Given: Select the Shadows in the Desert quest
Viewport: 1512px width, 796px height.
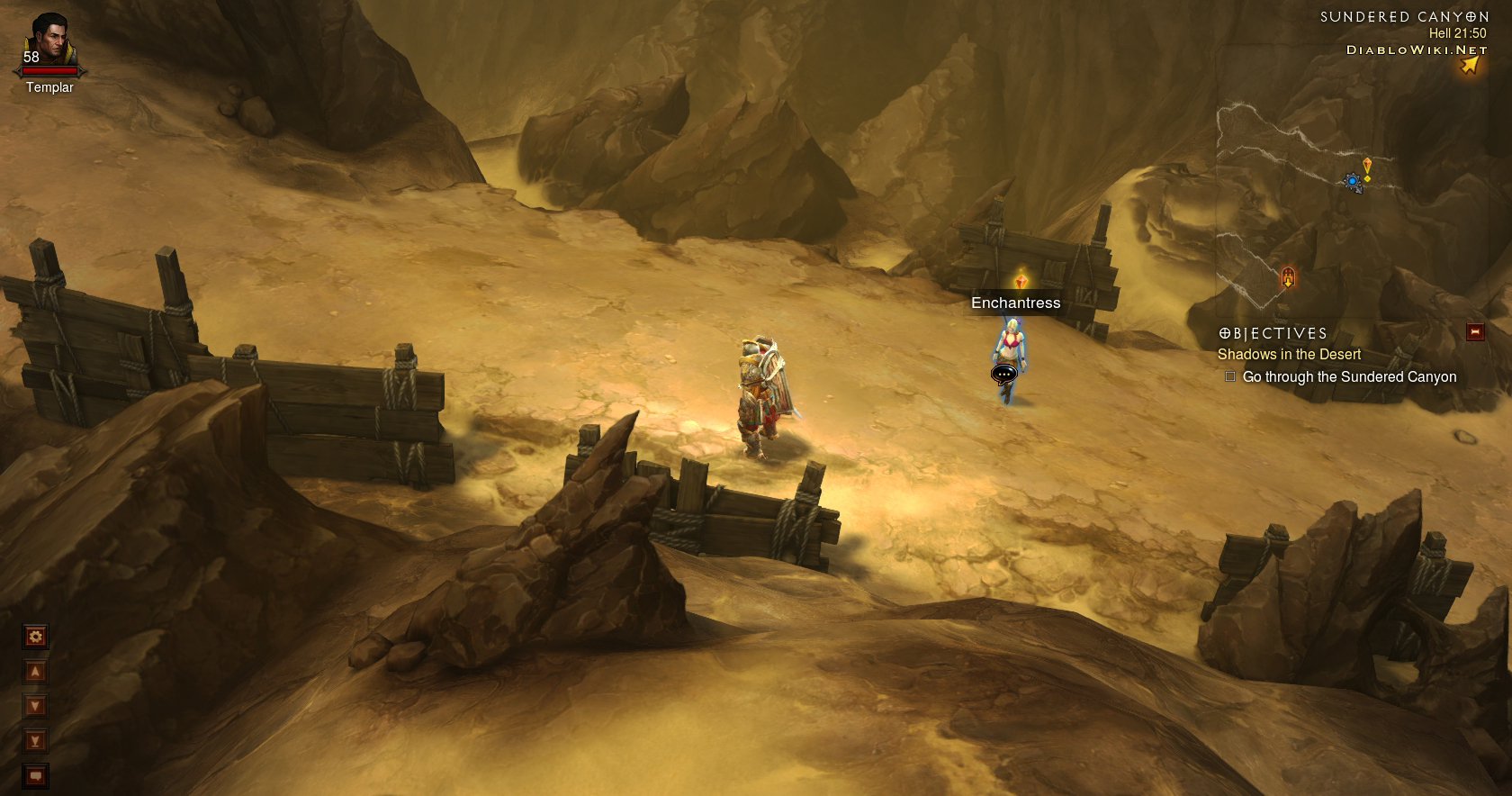Looking at the screenshot, I should [x=1289, y=355].
